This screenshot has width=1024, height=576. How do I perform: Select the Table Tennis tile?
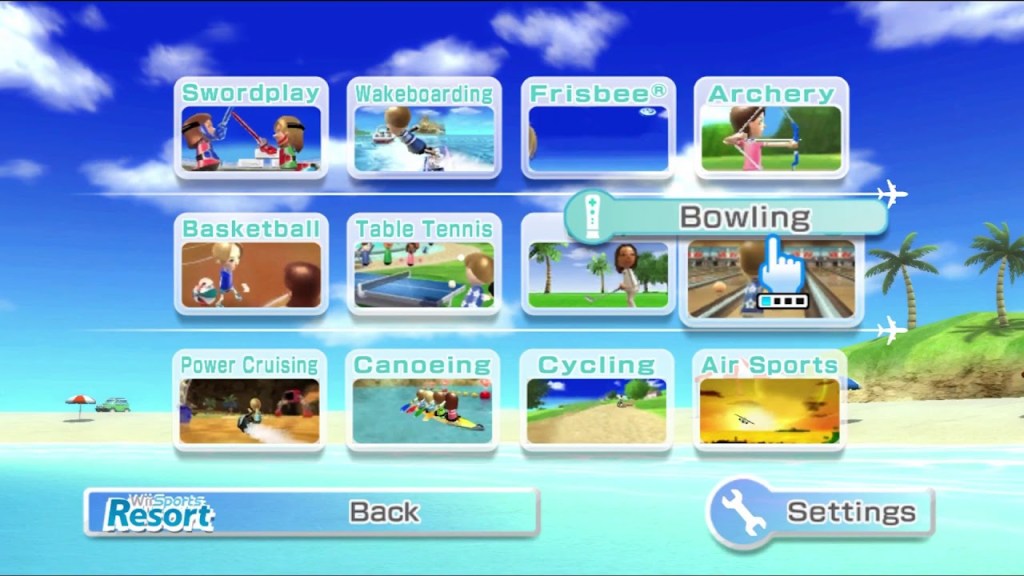point(424,264)
